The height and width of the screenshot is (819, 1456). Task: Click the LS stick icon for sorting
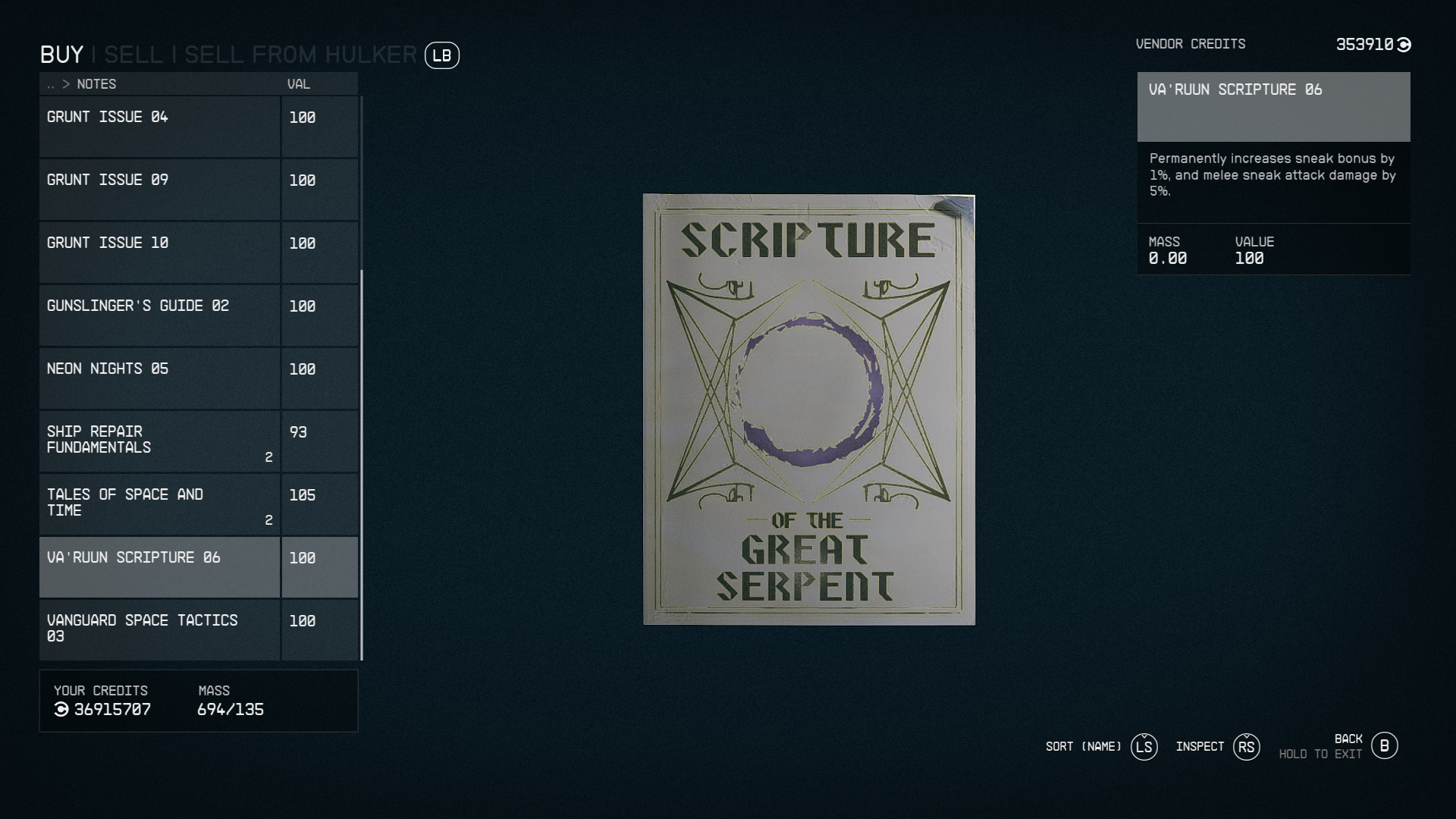pos(1144,747)
